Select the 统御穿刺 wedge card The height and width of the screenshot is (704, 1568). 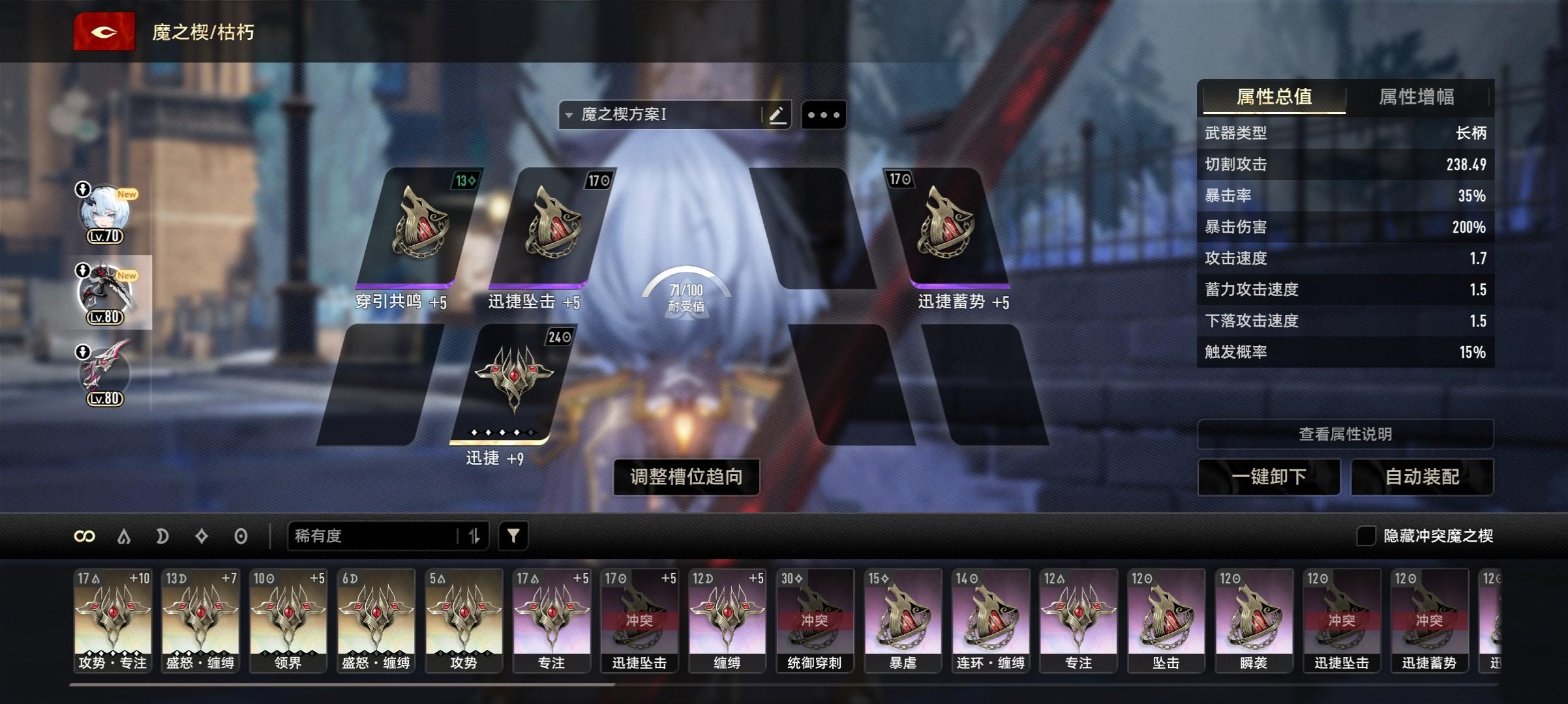(x=815, y=619)
